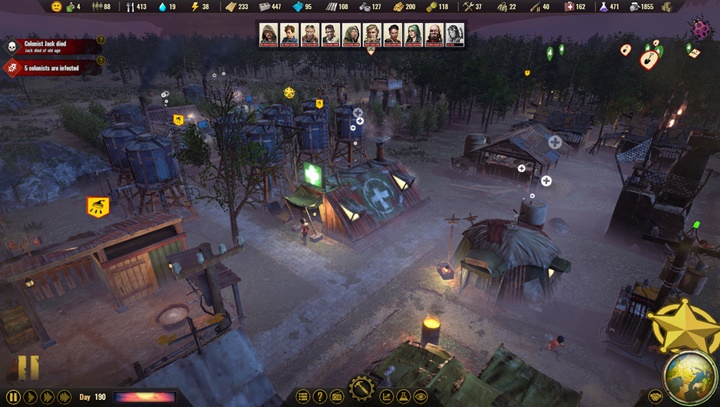Click the ladybug icon in top corner

pos(697,30)
